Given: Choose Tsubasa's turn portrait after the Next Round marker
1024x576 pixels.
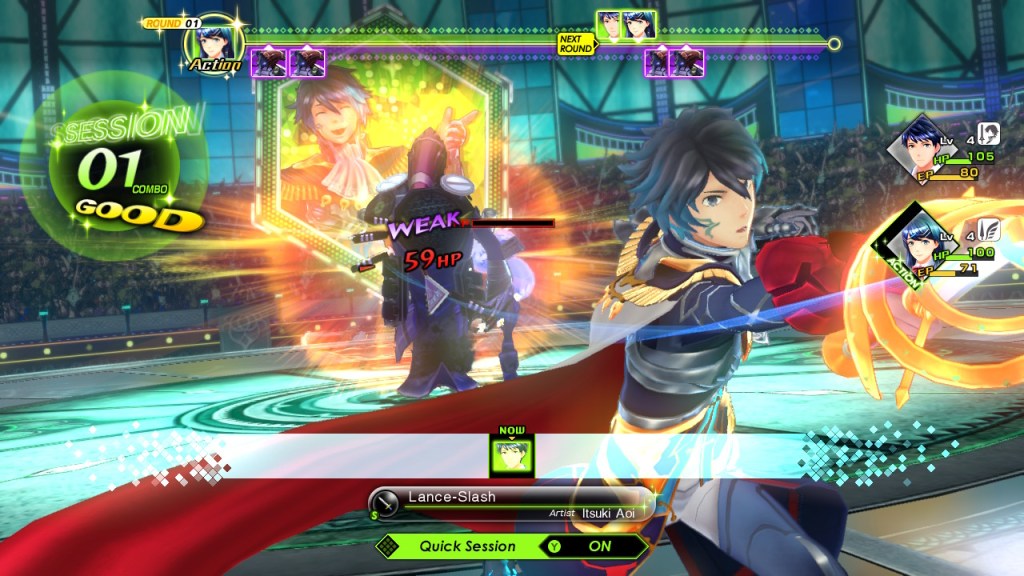Looking at the screenshot, I should [639, 23].
